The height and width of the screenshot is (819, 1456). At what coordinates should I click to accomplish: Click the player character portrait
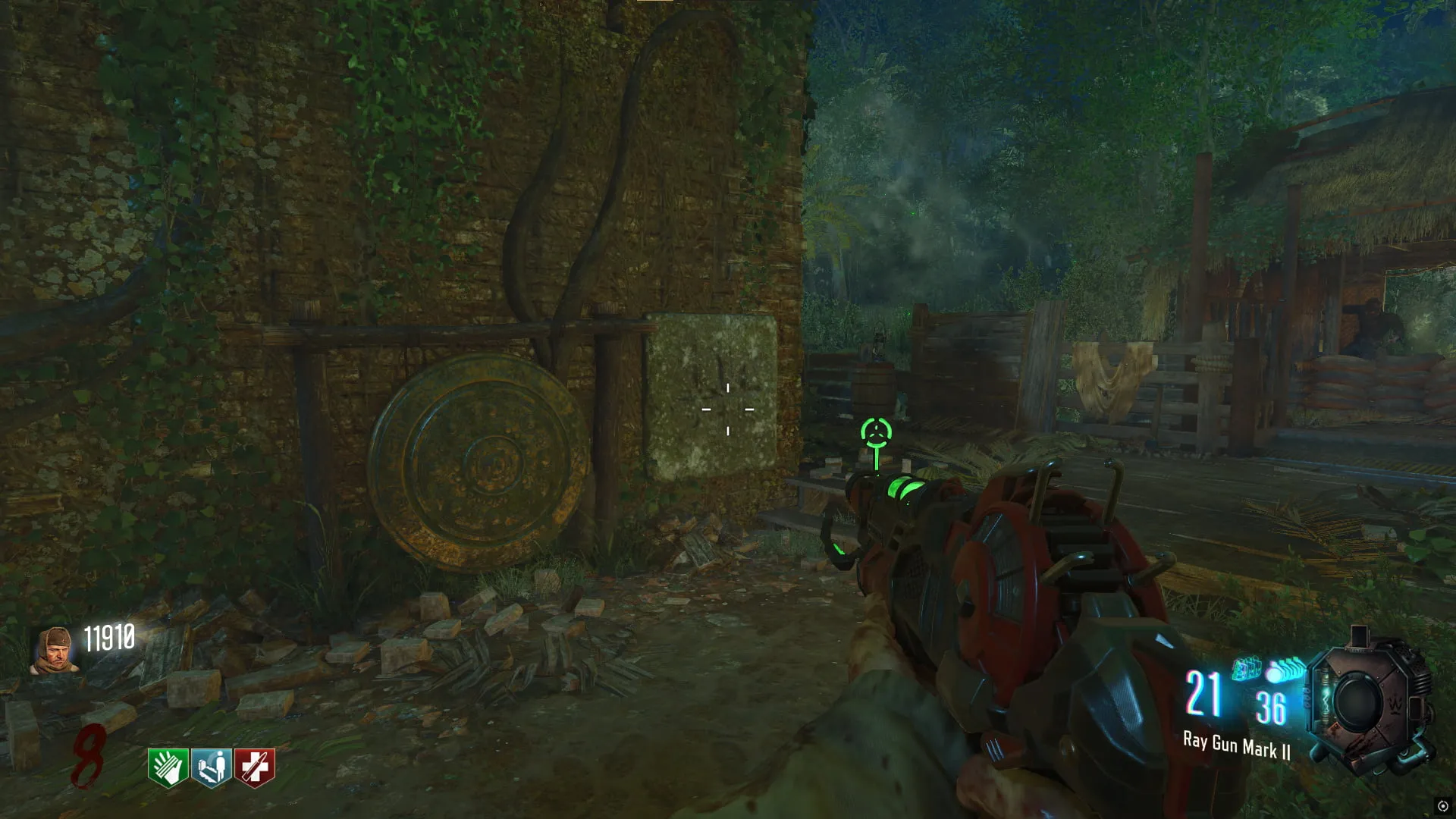click(x=55, y=649)
